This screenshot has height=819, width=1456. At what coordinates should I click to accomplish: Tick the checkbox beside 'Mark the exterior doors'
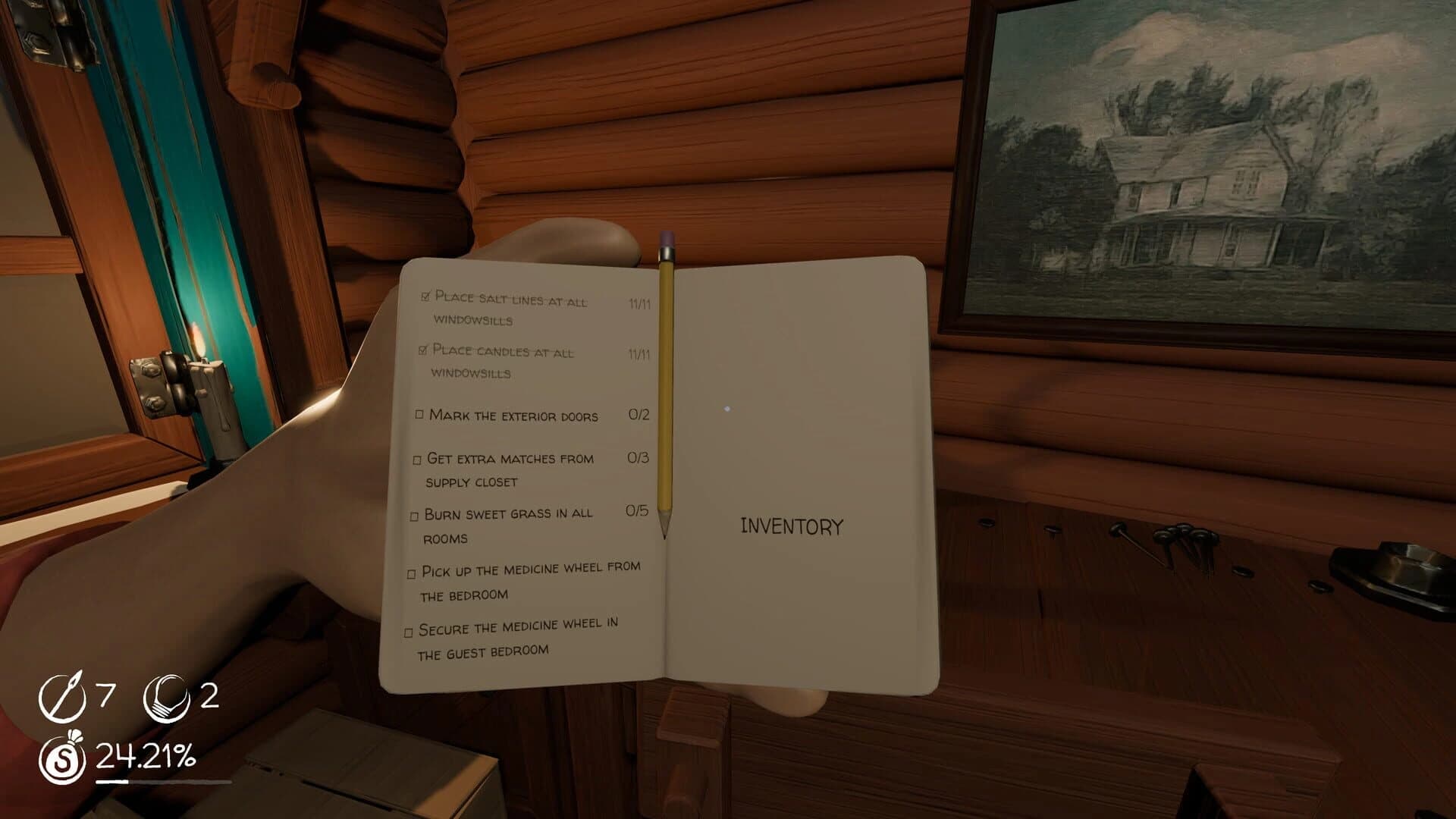[x=419, y=415]
